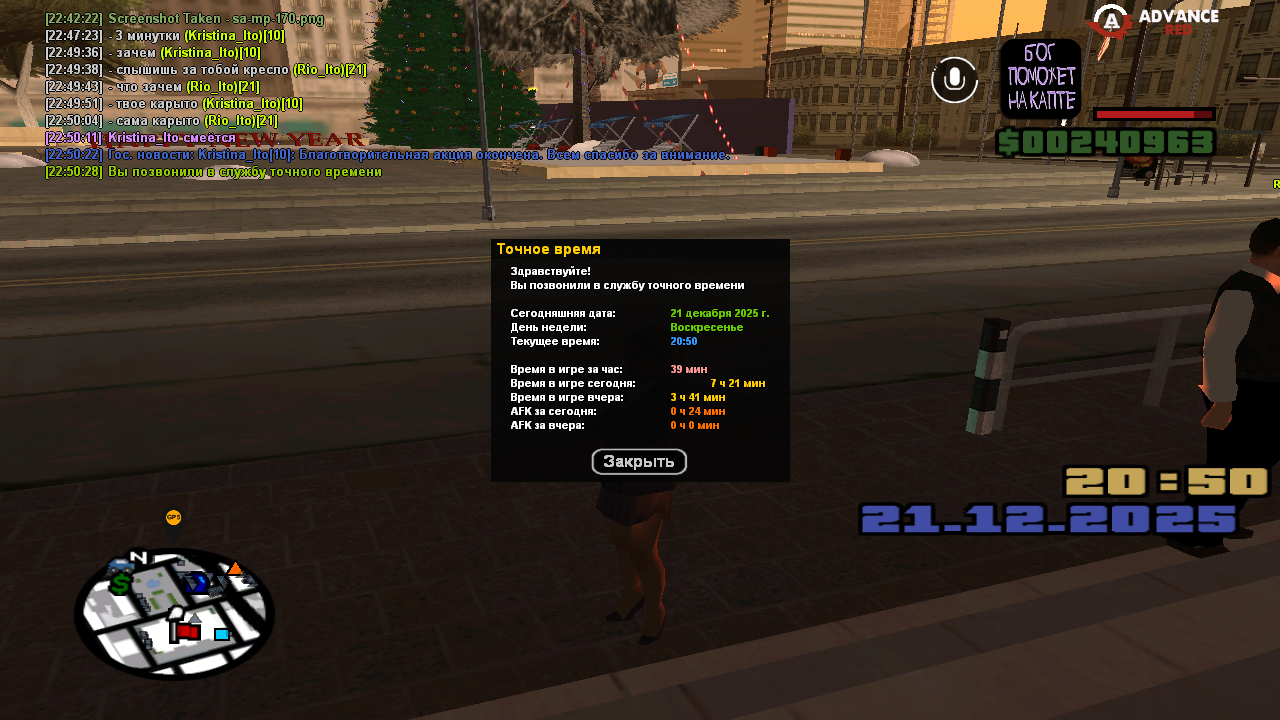Close the Точное время dialog with Закрыть
Screen dimensions: 1280x720
coord(639,462)
